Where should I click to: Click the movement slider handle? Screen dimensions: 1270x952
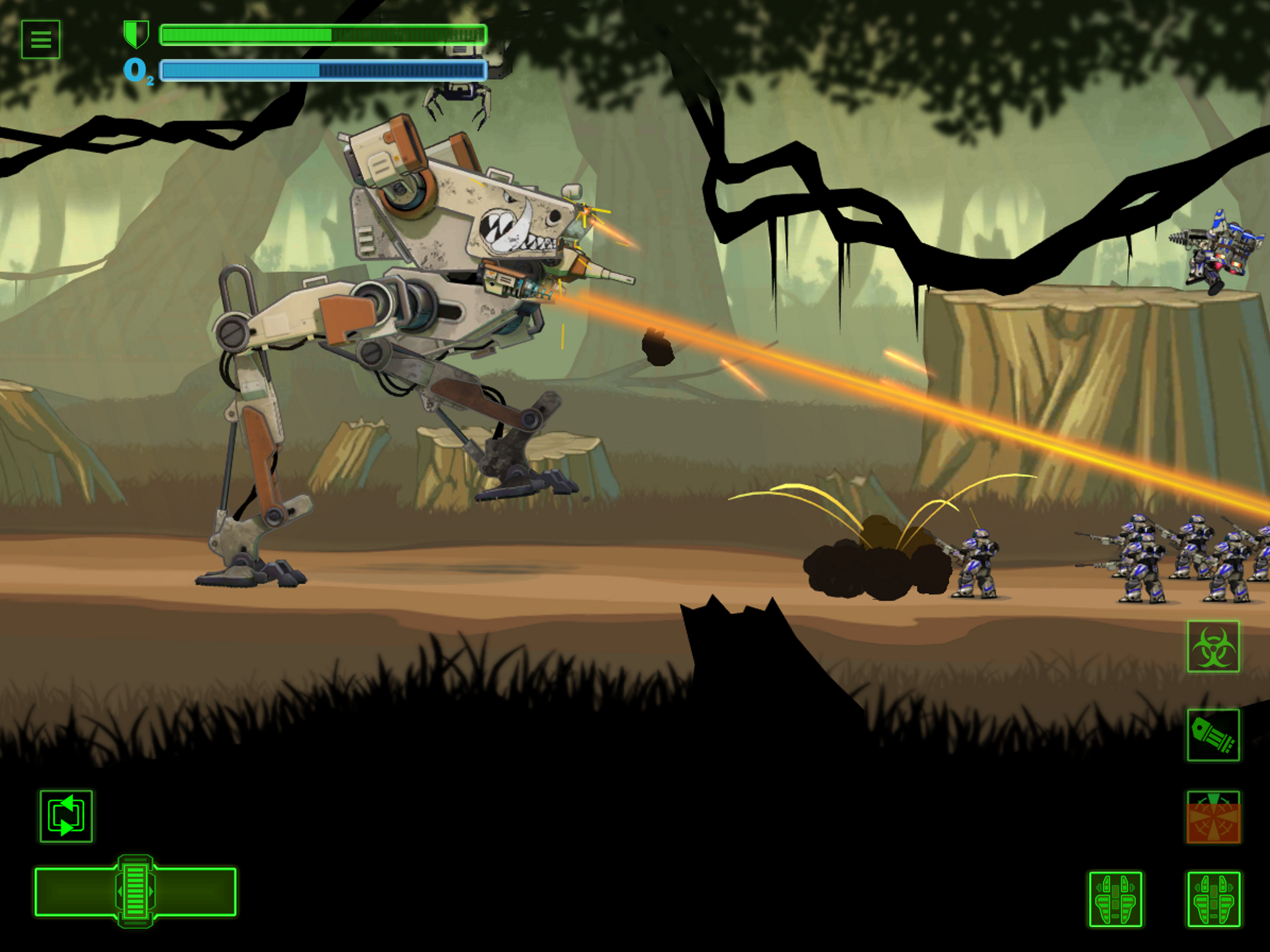[135, 891]
